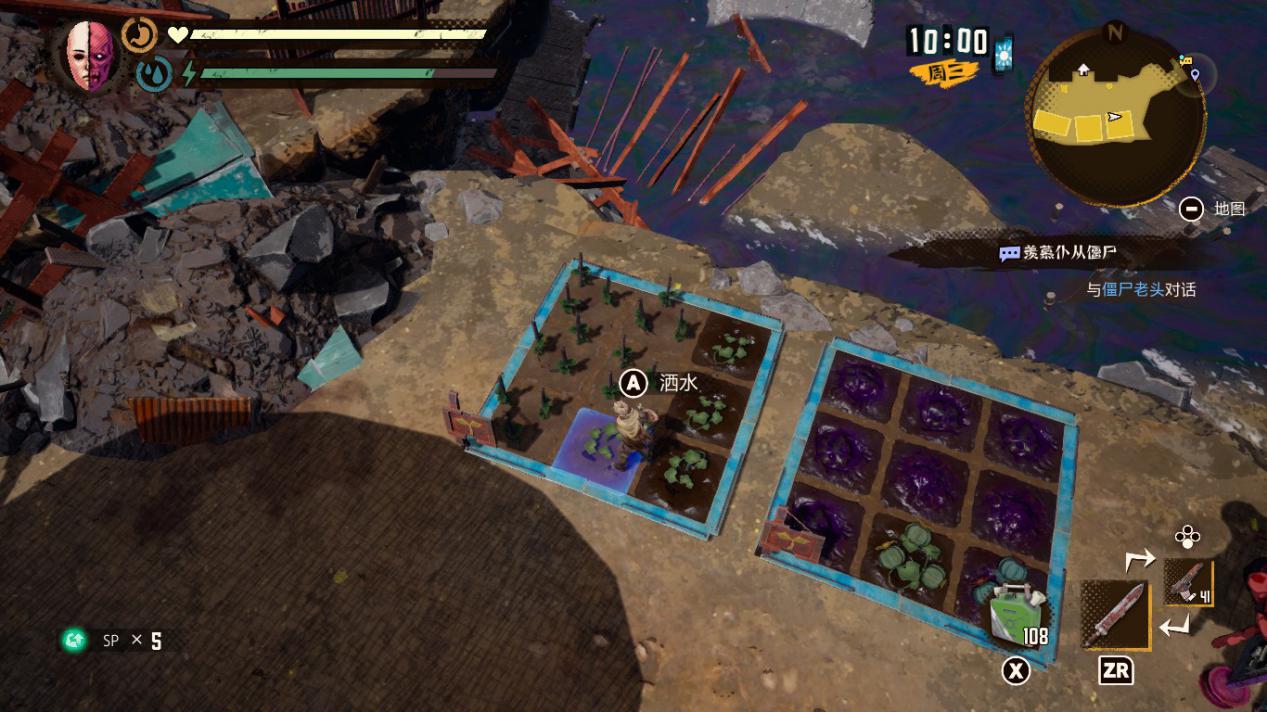Screen dimensions: 1267x712
Task: Click the home marker on the minimap
Action: point(1083,70)
